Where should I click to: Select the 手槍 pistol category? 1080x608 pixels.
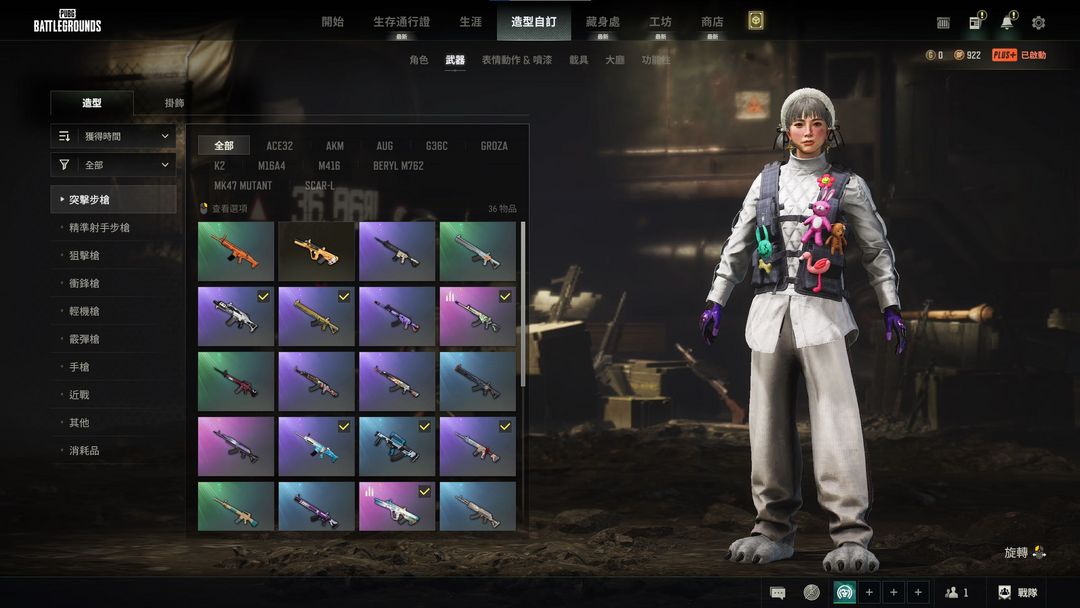point(78,367)
